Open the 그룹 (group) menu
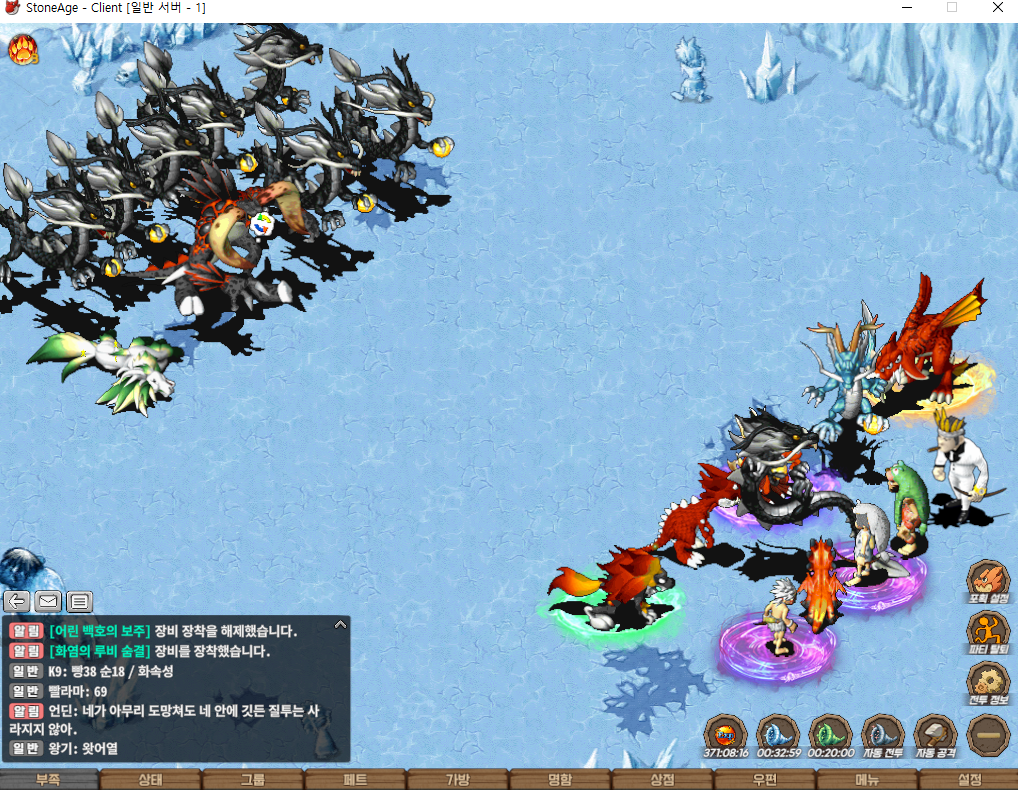The height and width of the screenshot is (790, 1018). [x=253, y=779]
